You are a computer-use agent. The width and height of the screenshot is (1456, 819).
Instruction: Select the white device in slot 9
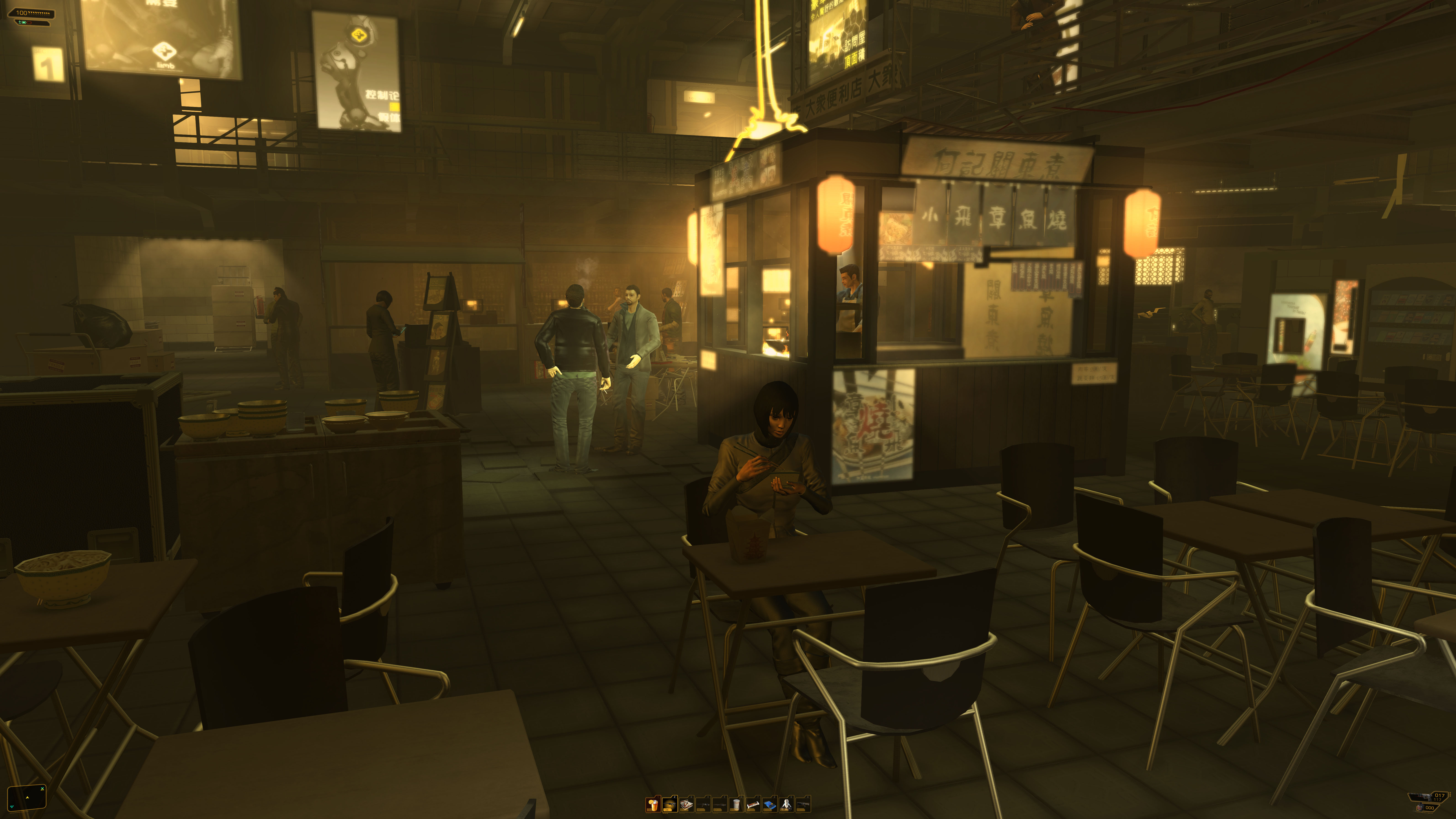coord(786,804)
